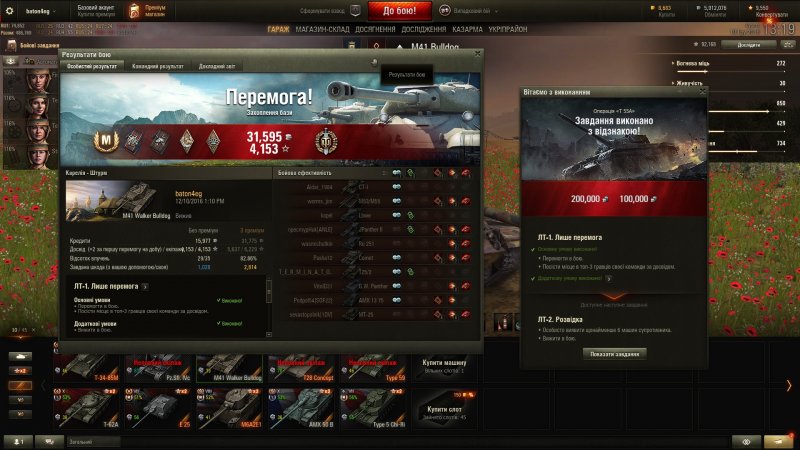Close the Вітаємо з виконанням popup
The height and width of the screenshot is (450, 800).
pyautogui.click(x=701, y=91)
